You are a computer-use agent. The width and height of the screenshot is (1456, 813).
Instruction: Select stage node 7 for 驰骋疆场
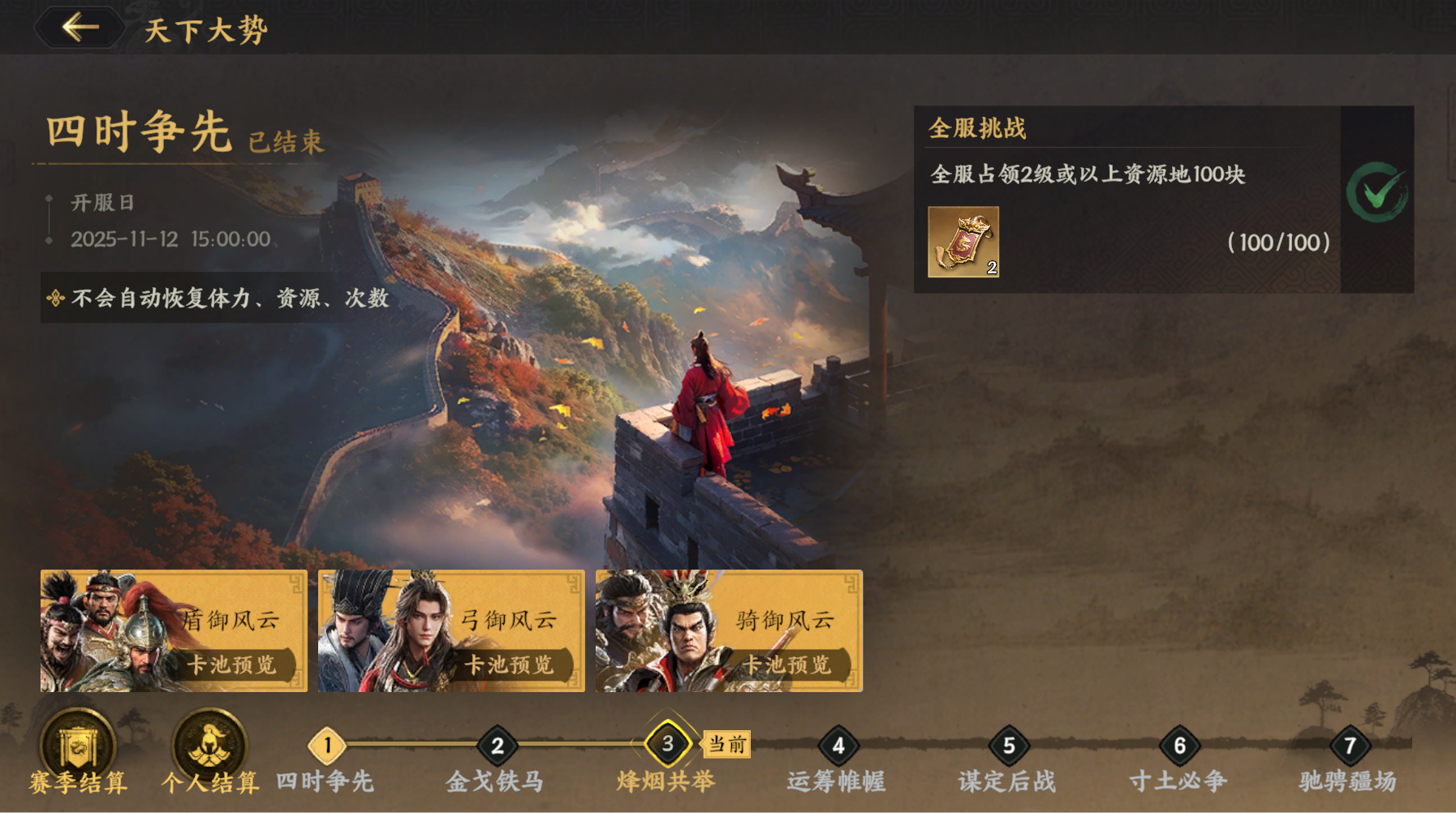[1350, 744]
